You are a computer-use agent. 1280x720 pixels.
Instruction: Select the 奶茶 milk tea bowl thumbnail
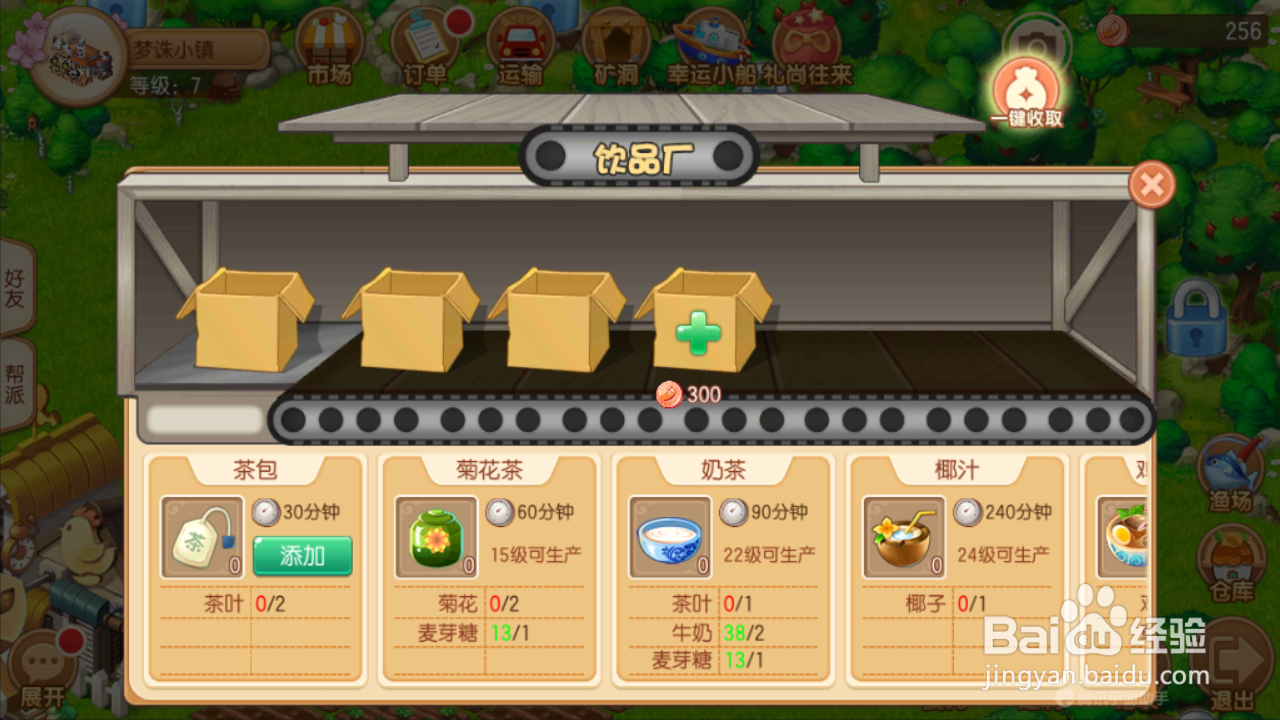[671, 535]
